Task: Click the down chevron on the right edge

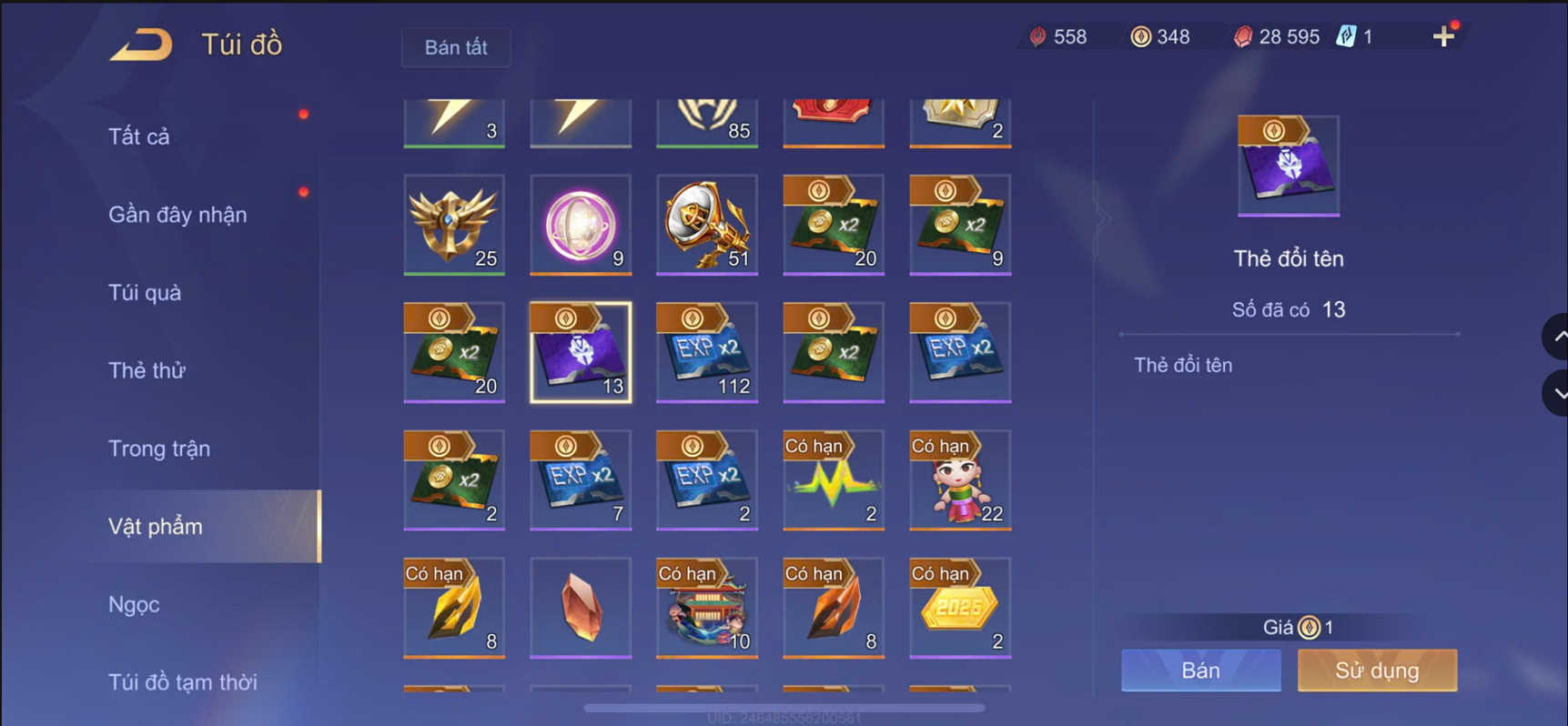Action: [1557, 393]
